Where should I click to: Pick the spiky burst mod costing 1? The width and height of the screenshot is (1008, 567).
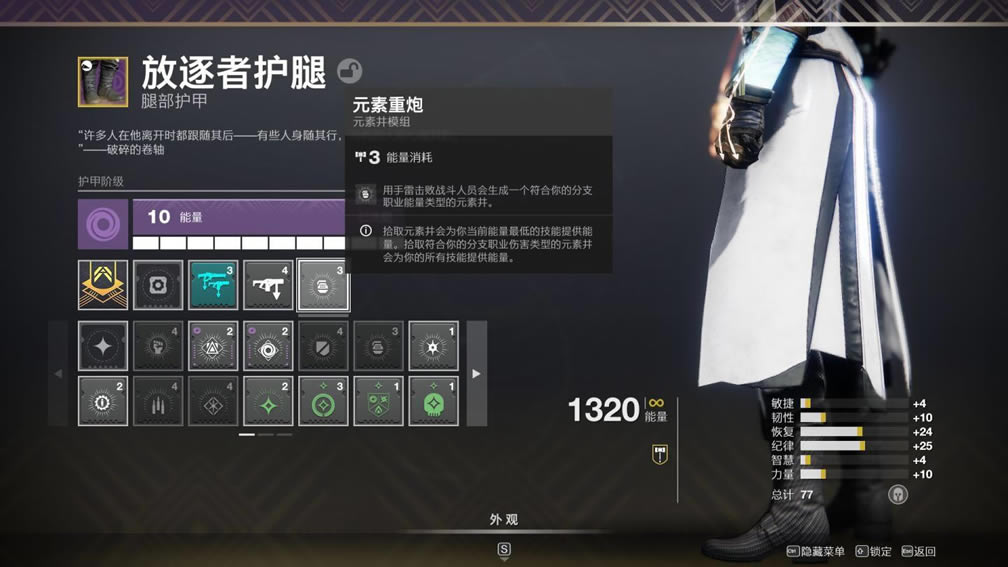pyautogui.click(x=433, y=346)
